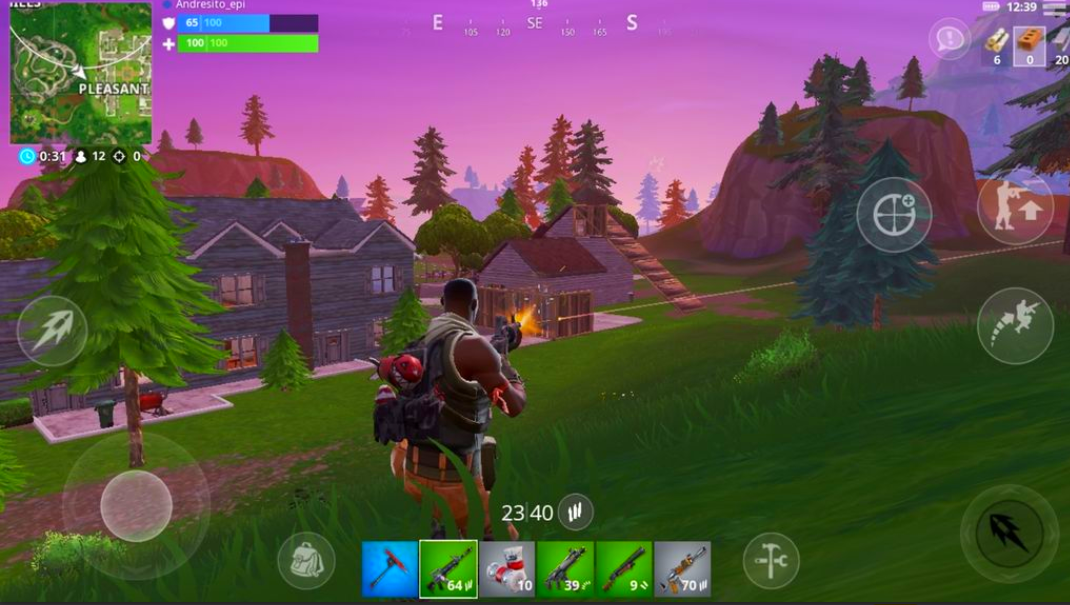This screenshot has width=1070, height=605.
Task: Open the backpack inventory
Action: [x=306, y=560]
